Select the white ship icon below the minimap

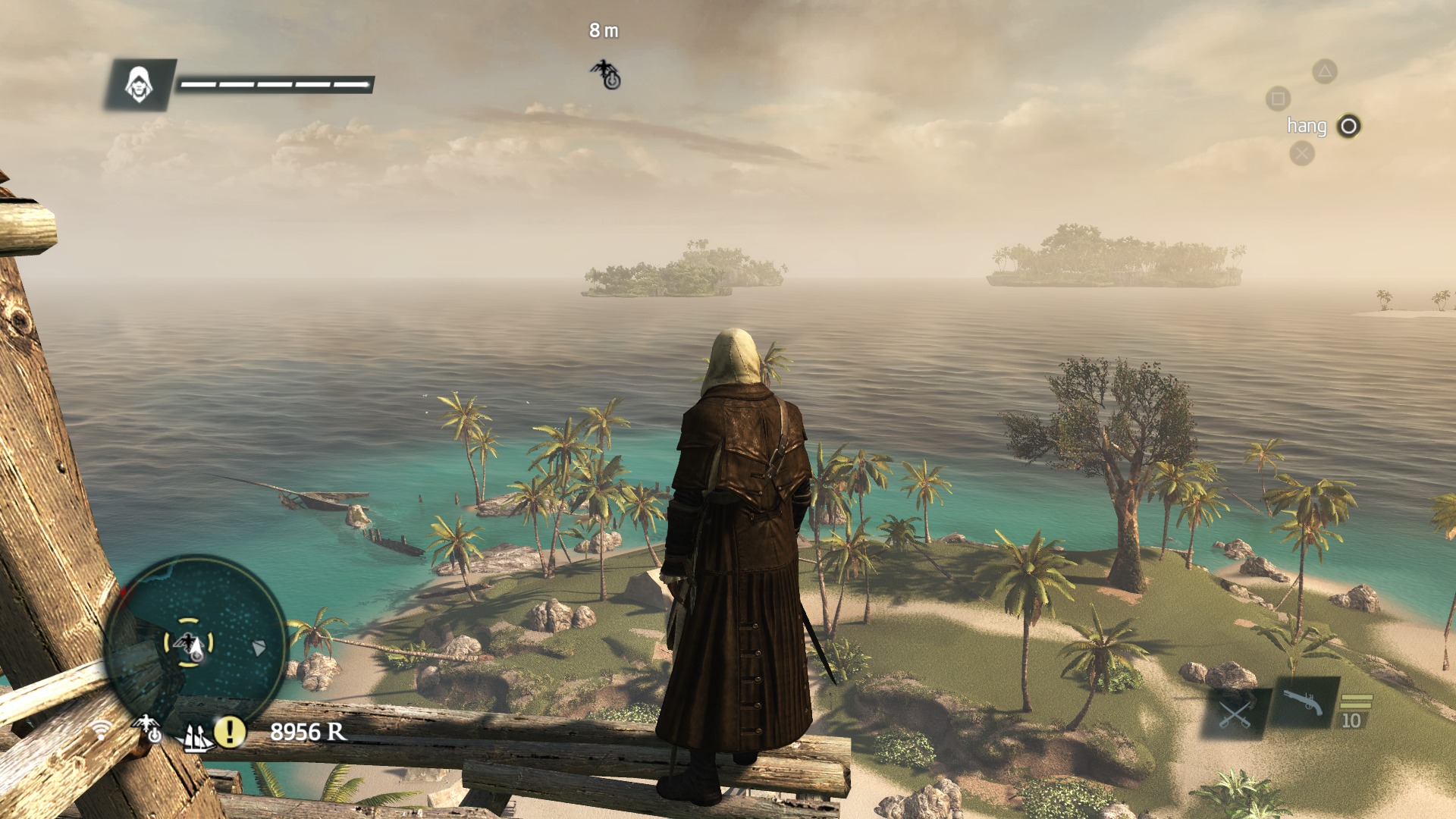click(196, 736)
